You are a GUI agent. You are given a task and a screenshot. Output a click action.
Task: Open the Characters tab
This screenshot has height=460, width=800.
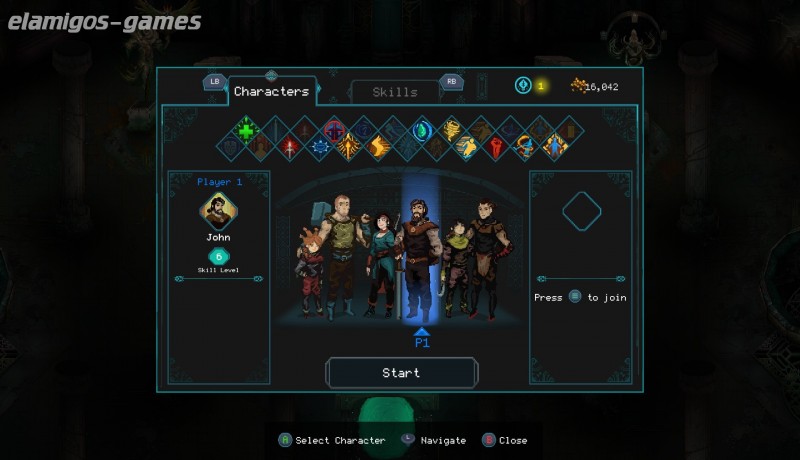pyautogui.click(x=271, y=91)
